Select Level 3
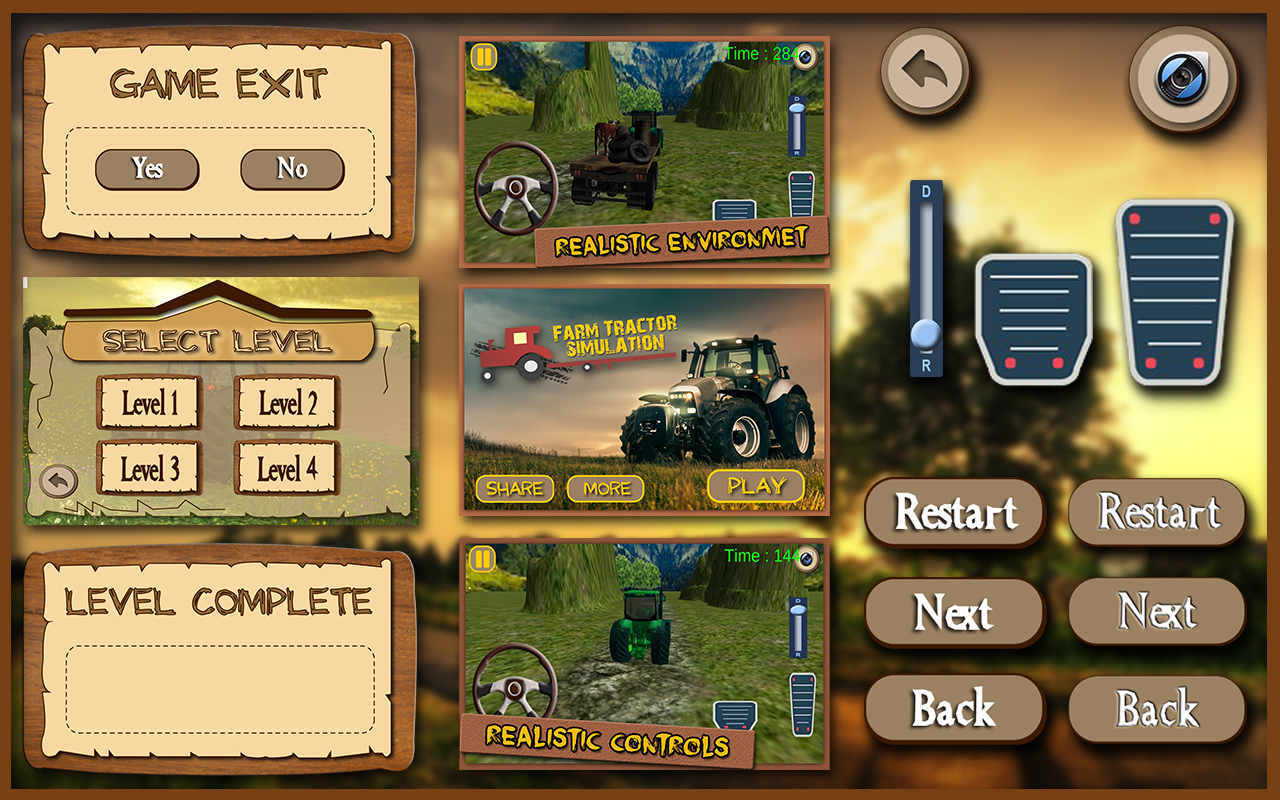 pos(149,467)
